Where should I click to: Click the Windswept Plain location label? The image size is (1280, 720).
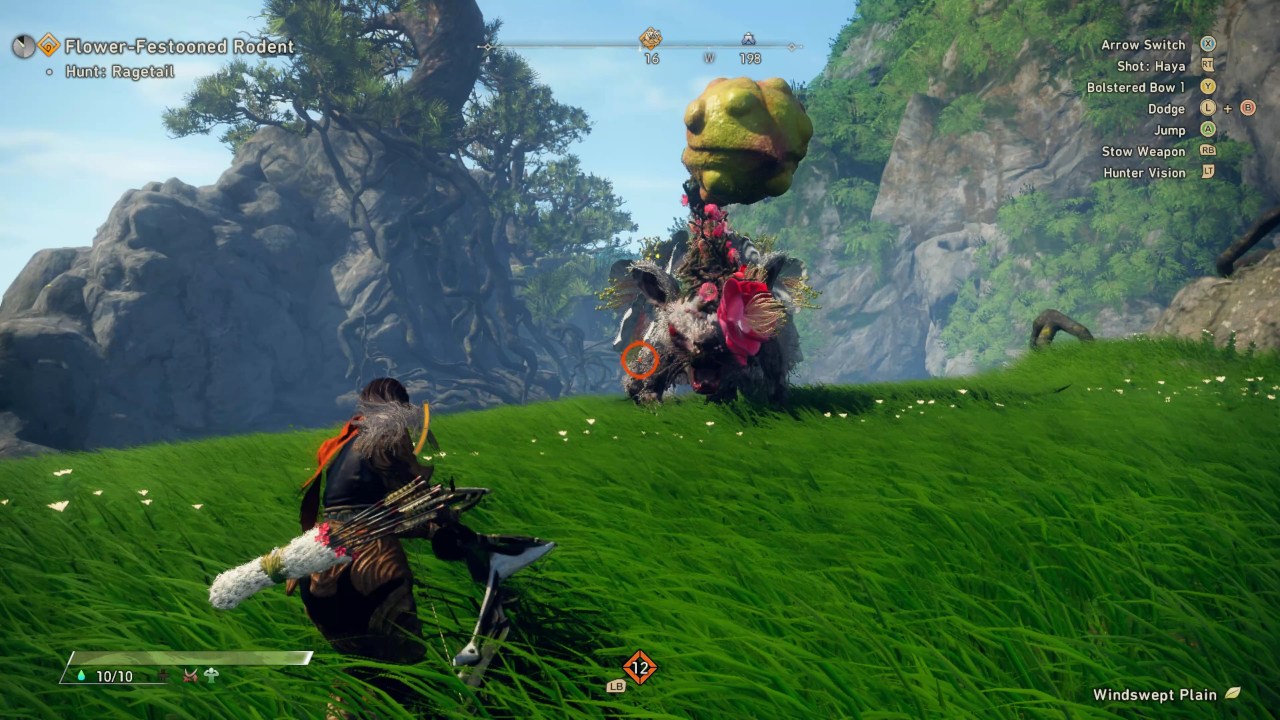tap(1155, 695)
